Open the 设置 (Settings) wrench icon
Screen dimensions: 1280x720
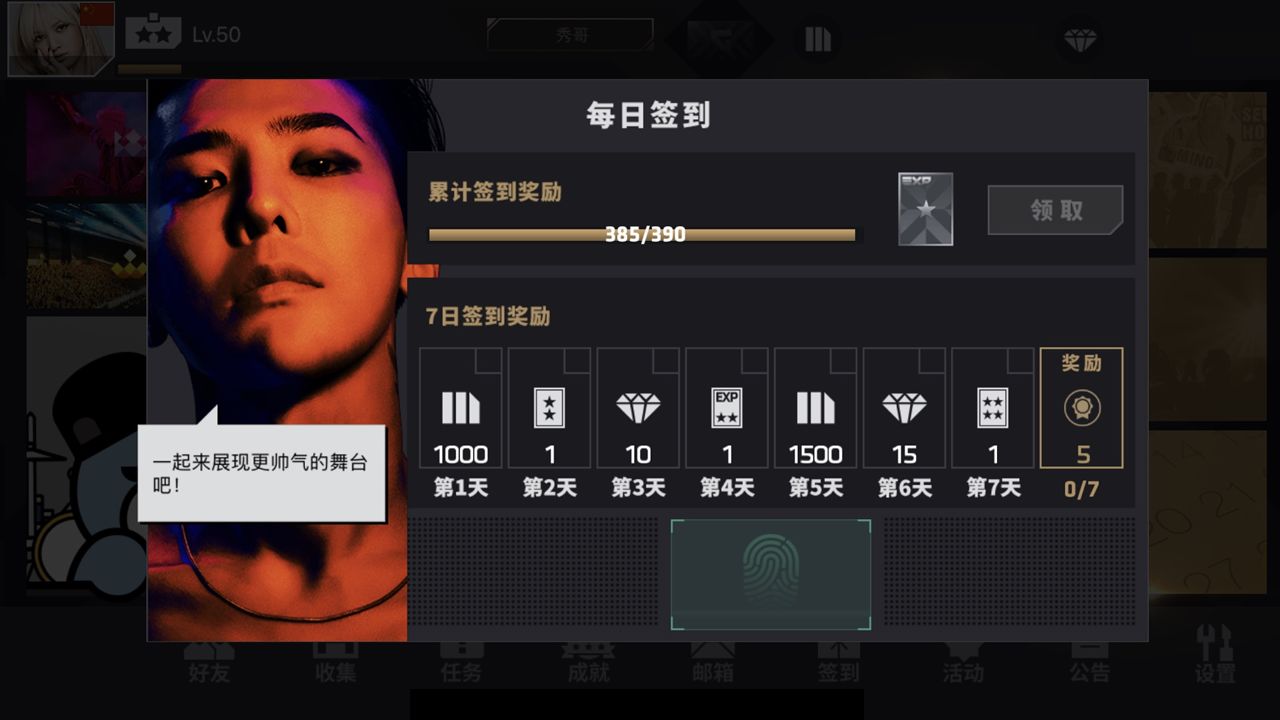click(1215, 660)
